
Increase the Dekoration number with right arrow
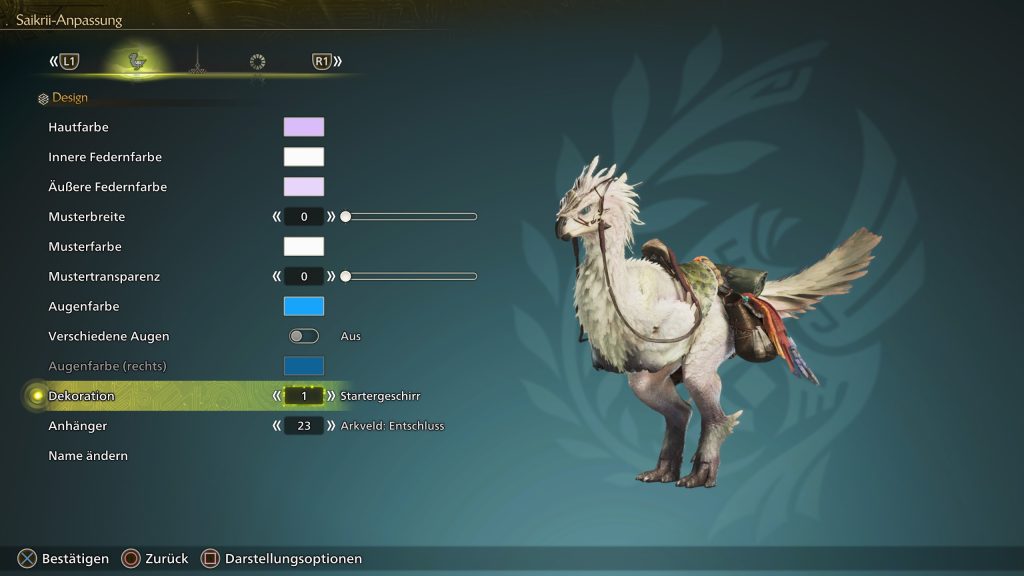pyautogui.click(x=331, y=396)
